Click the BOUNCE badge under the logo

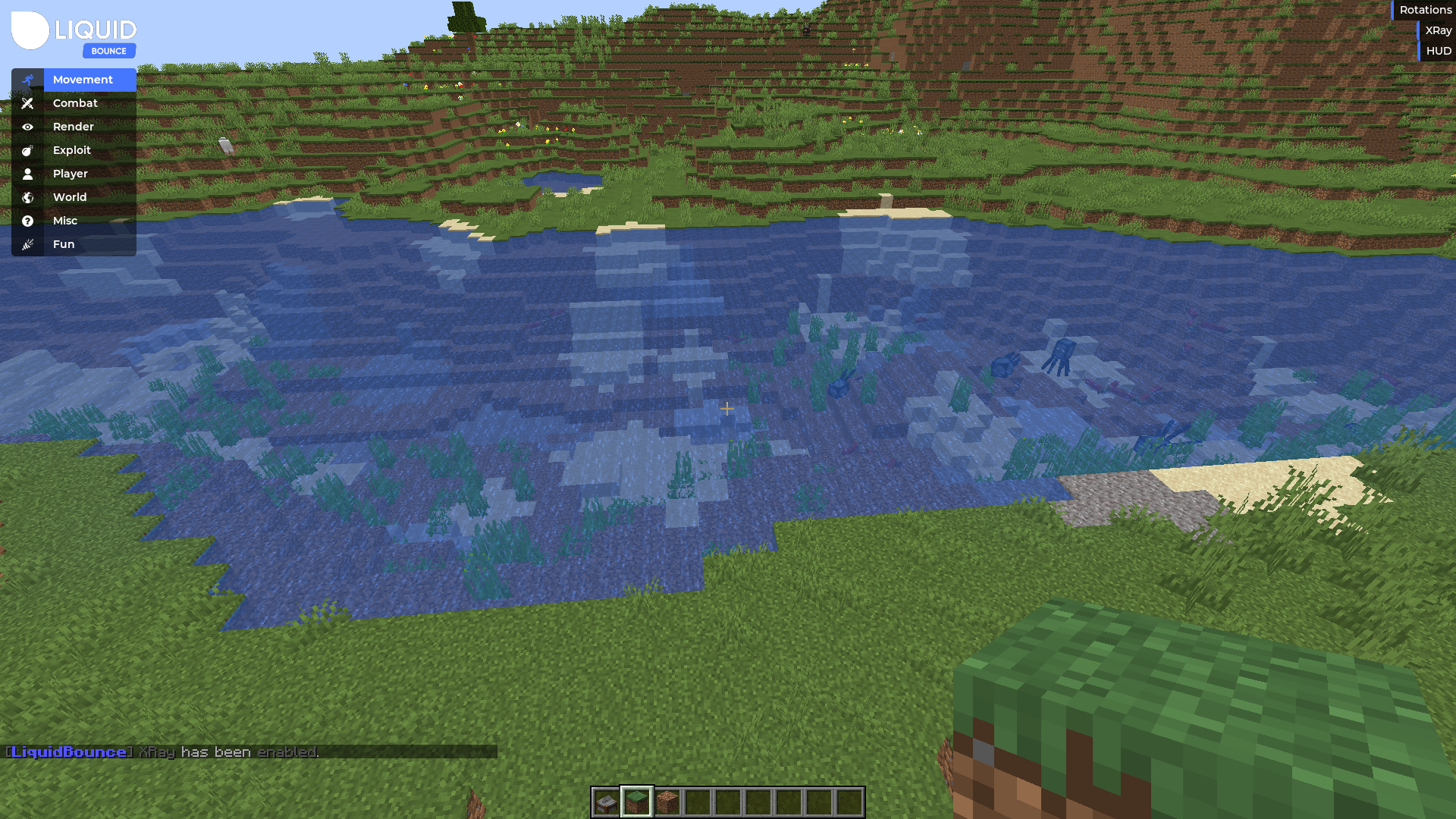[x=109, y=51]
